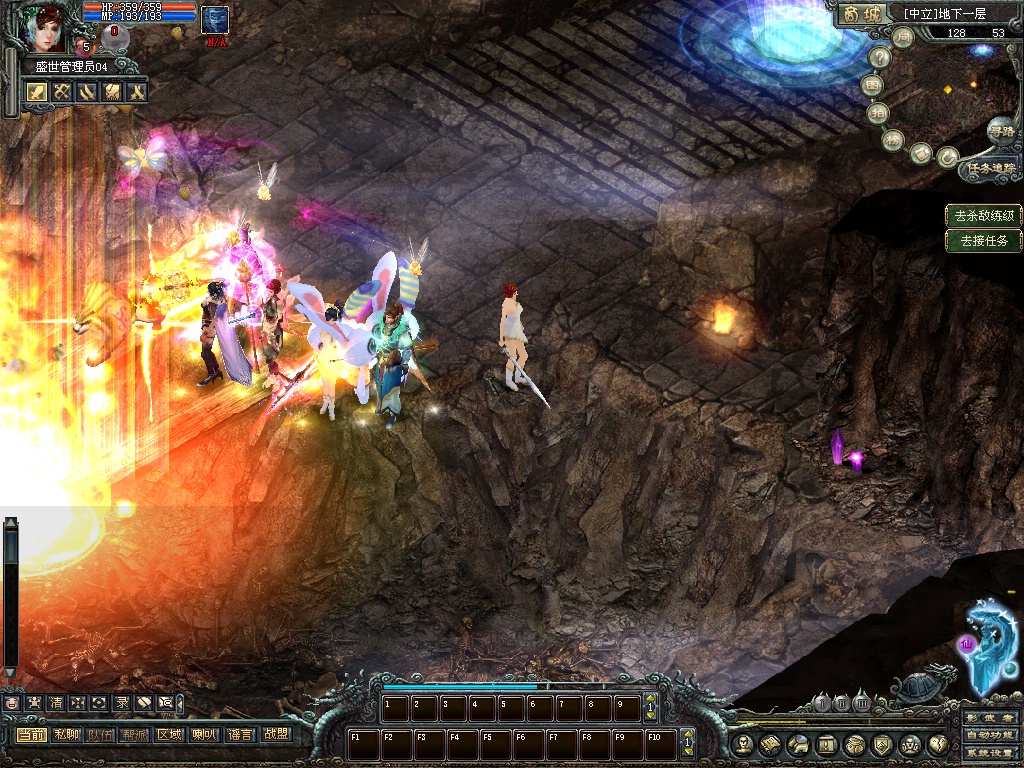Open the character bust icon menu

(x=742, y=744)
